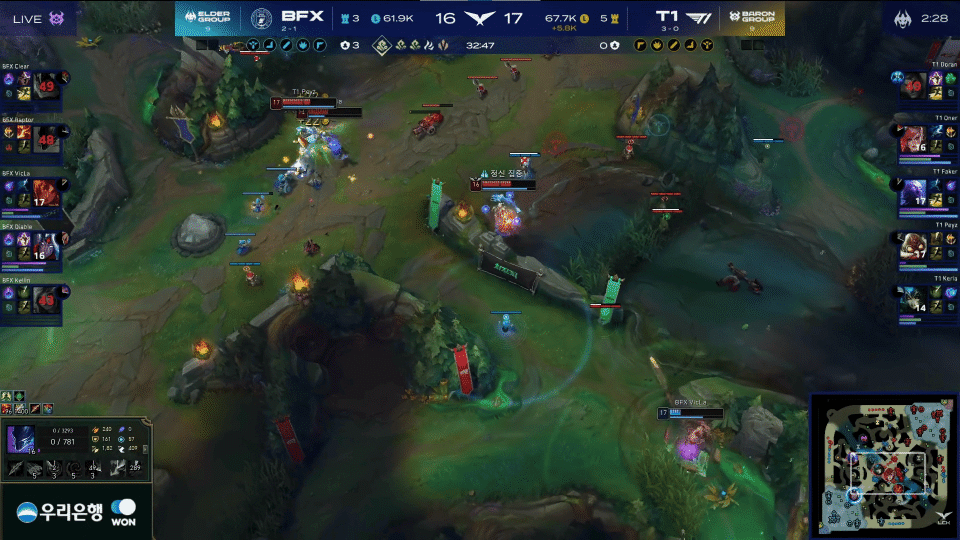Select T1 Doran's champion portrait

click(913, 88)
